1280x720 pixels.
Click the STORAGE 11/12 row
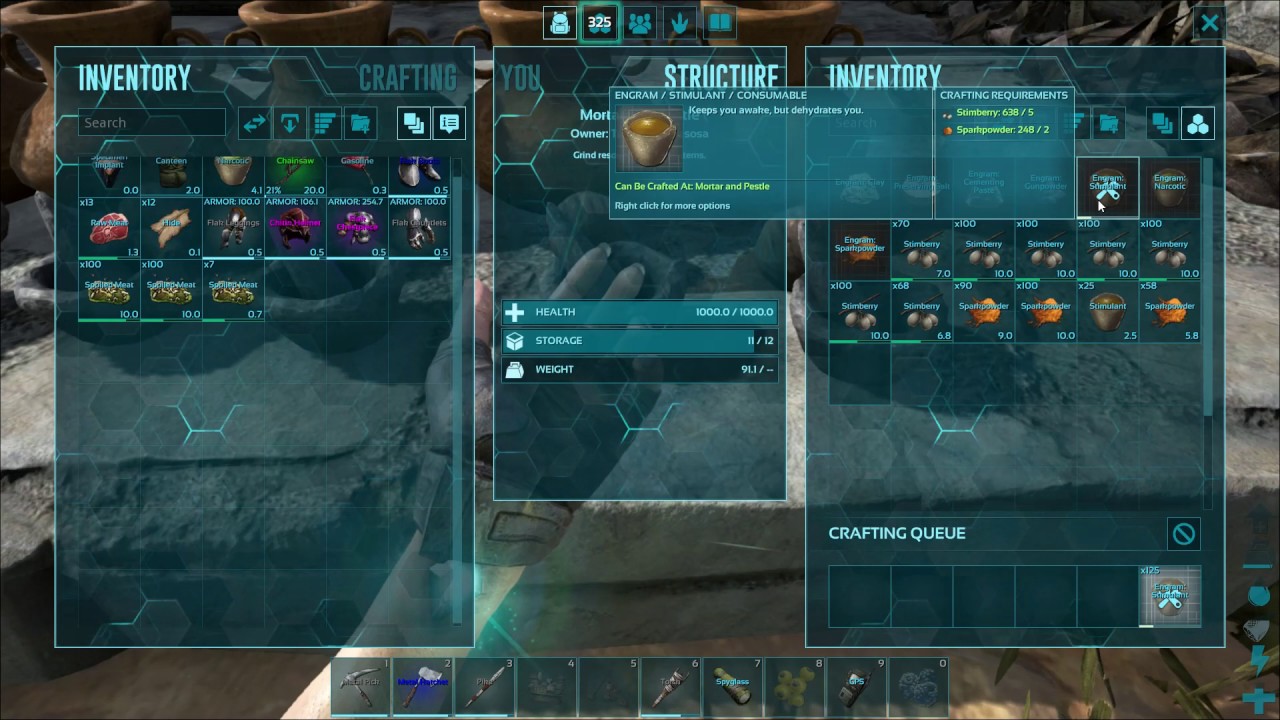[639, 340]
